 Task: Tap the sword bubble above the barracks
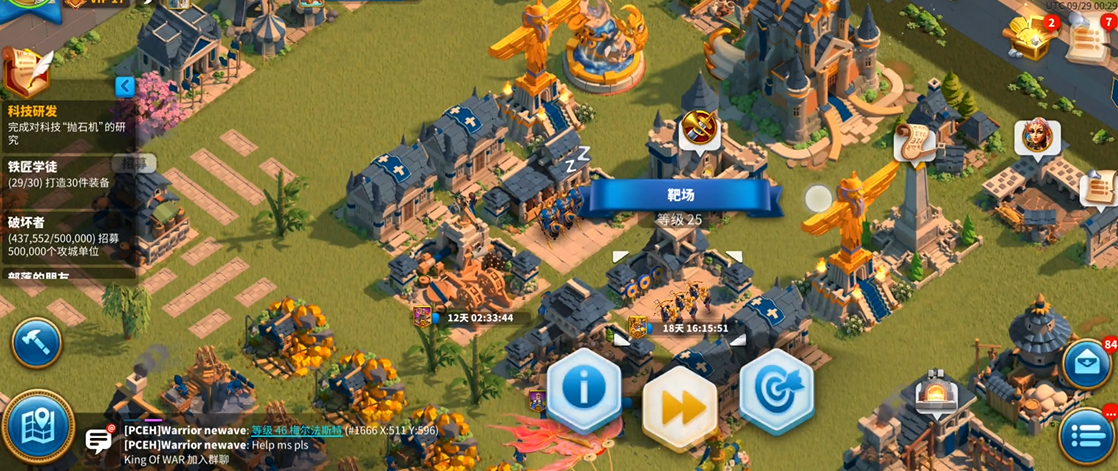698,128
